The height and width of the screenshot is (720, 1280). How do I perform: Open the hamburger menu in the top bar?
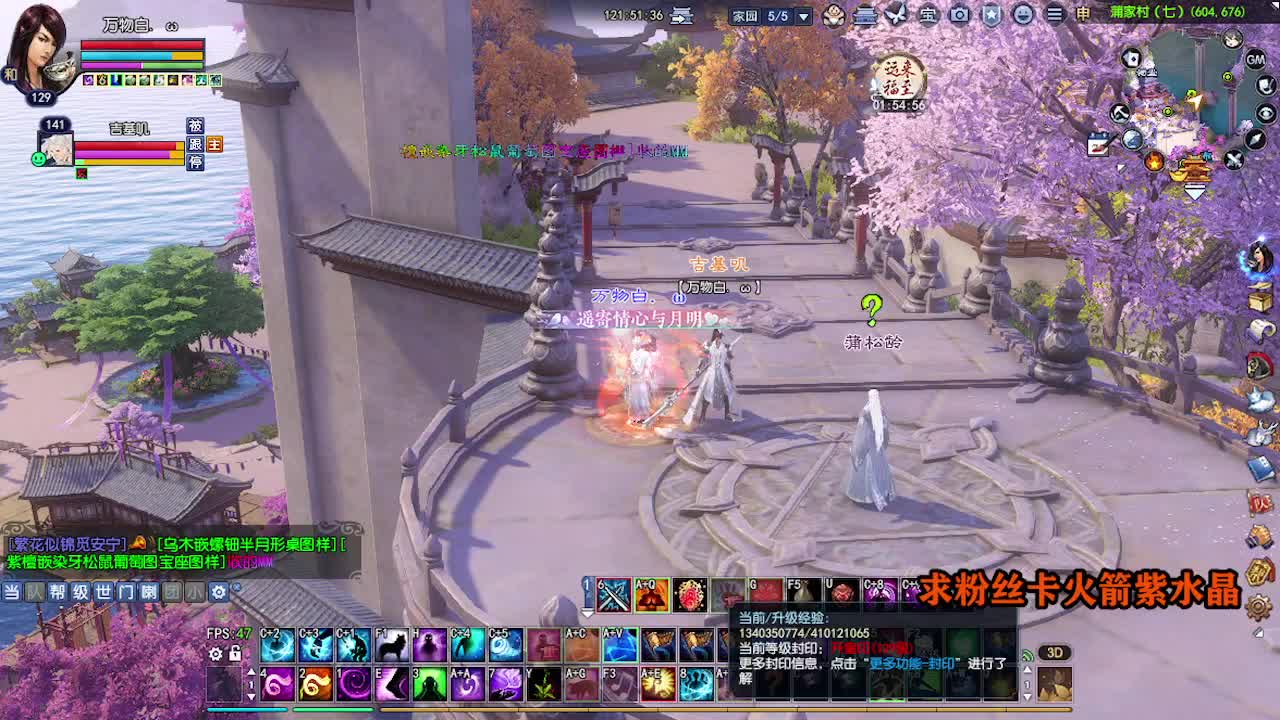click(x=1055, y=15)
